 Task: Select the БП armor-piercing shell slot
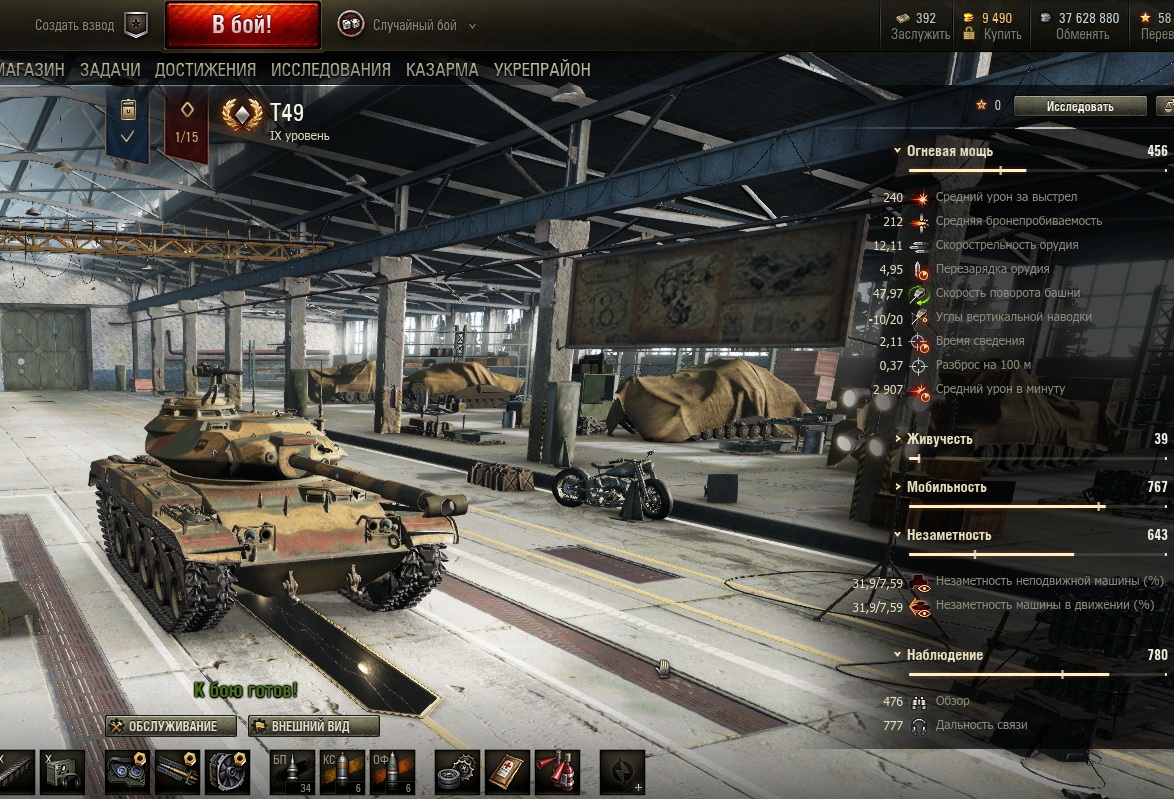292,772
